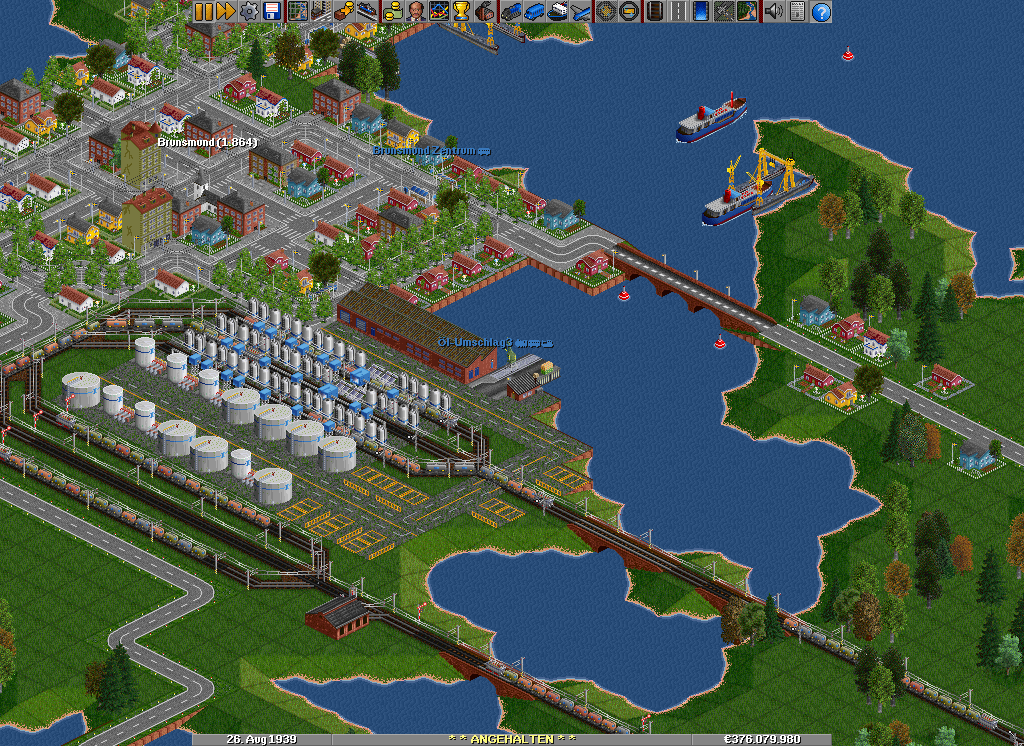The width and height of the screenshot is (1024, 746).
Task: Show the world map menu
Action: click(297, 12)
